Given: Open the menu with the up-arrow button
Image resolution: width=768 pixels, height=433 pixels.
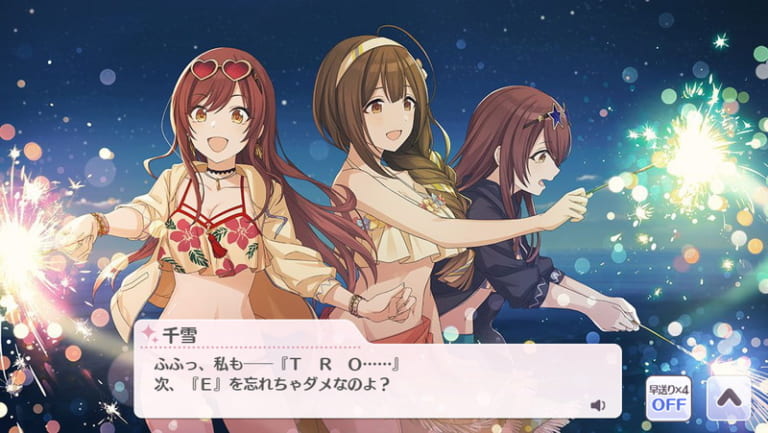Looking at the screenshot, I should pyautogui.click(x=728, y=399).
